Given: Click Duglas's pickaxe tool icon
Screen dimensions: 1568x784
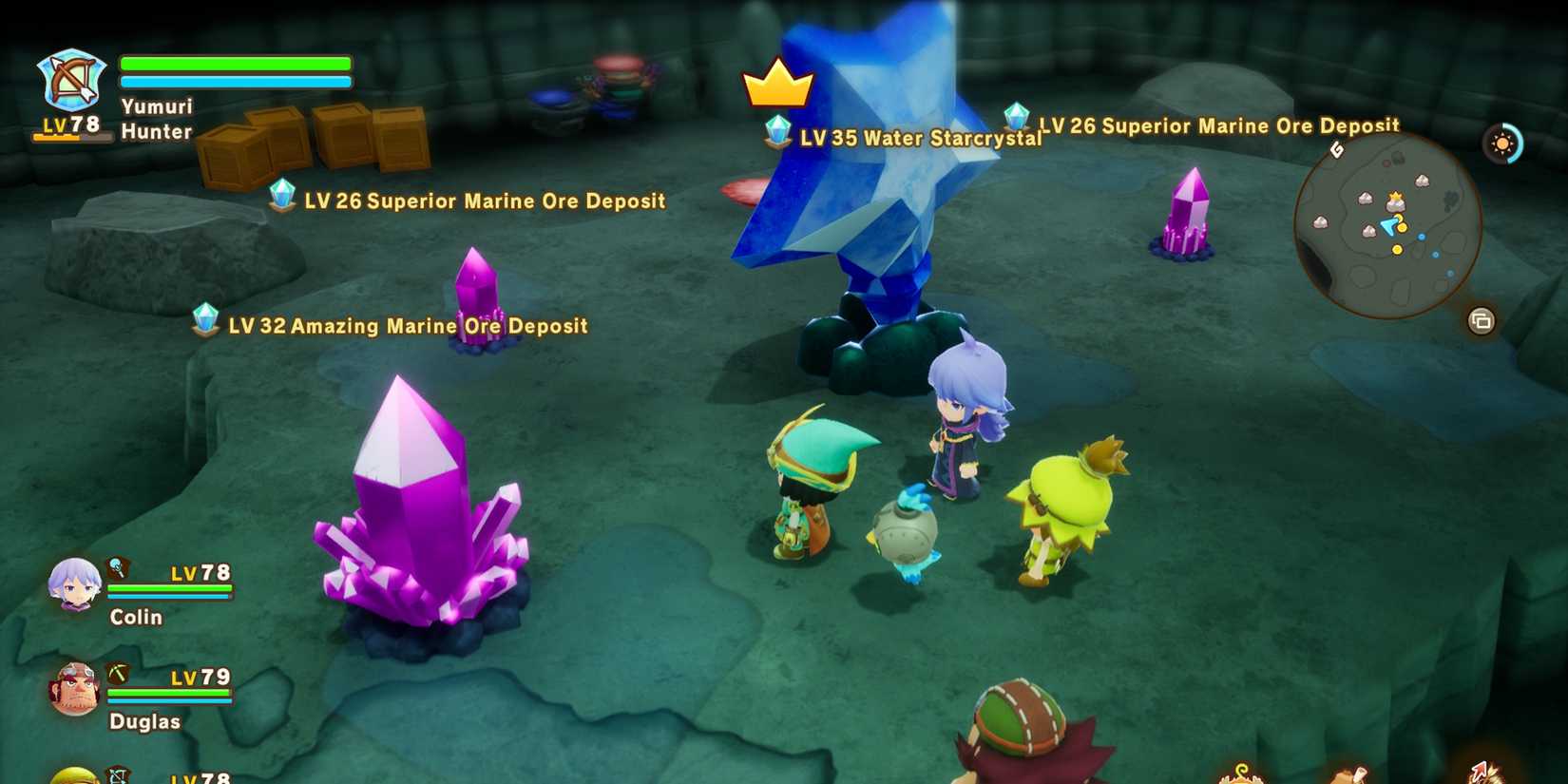Looking at the screenshot, I should pos(118,673).
